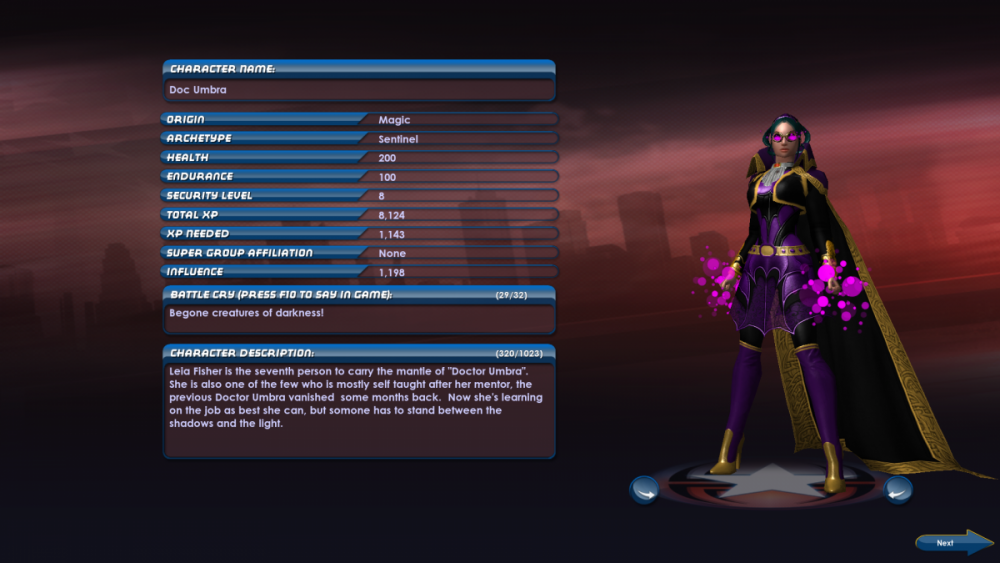
Task: Edit the Battle Cry text field
Action: point(359,318)
